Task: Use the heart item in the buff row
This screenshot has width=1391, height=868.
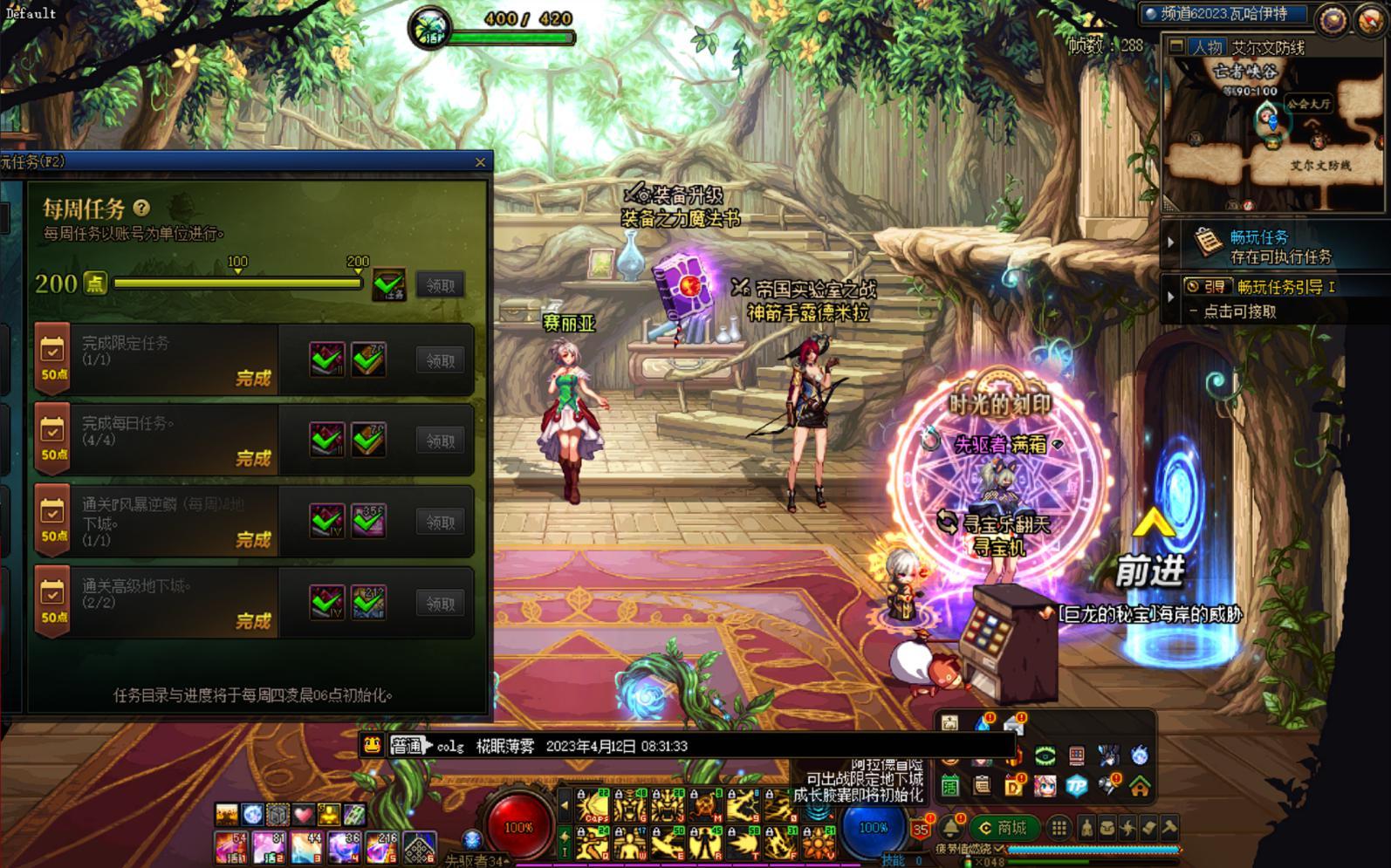Action: tap(303, 814)
